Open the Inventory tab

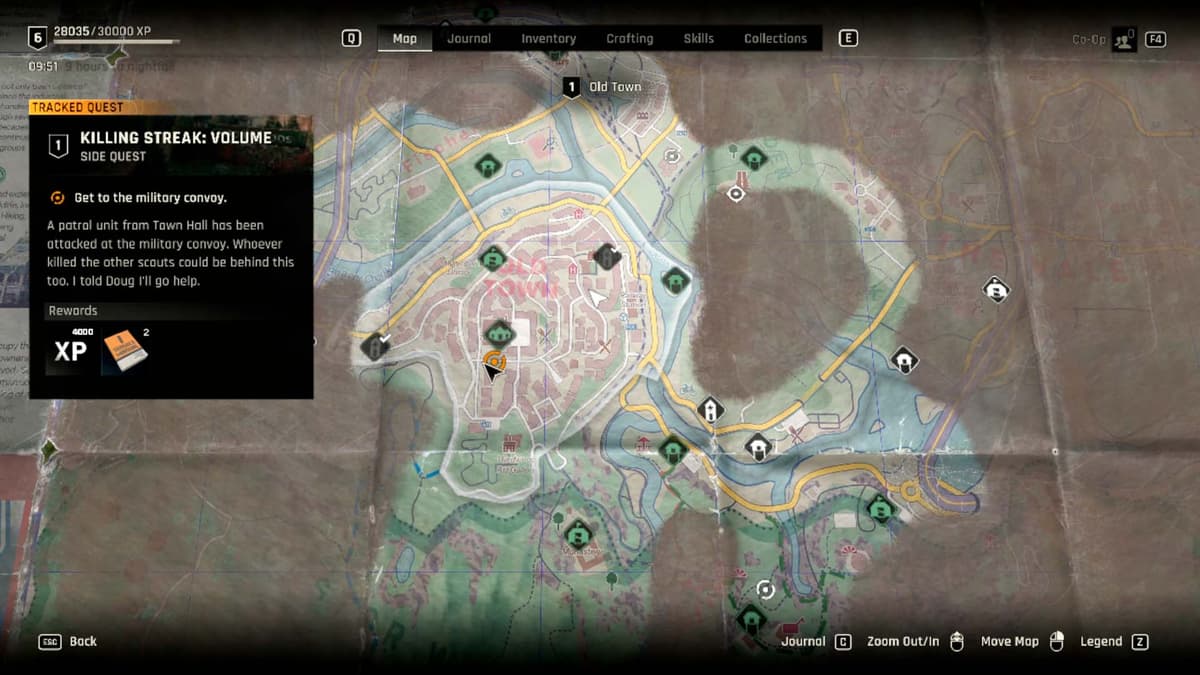(548, 39)
